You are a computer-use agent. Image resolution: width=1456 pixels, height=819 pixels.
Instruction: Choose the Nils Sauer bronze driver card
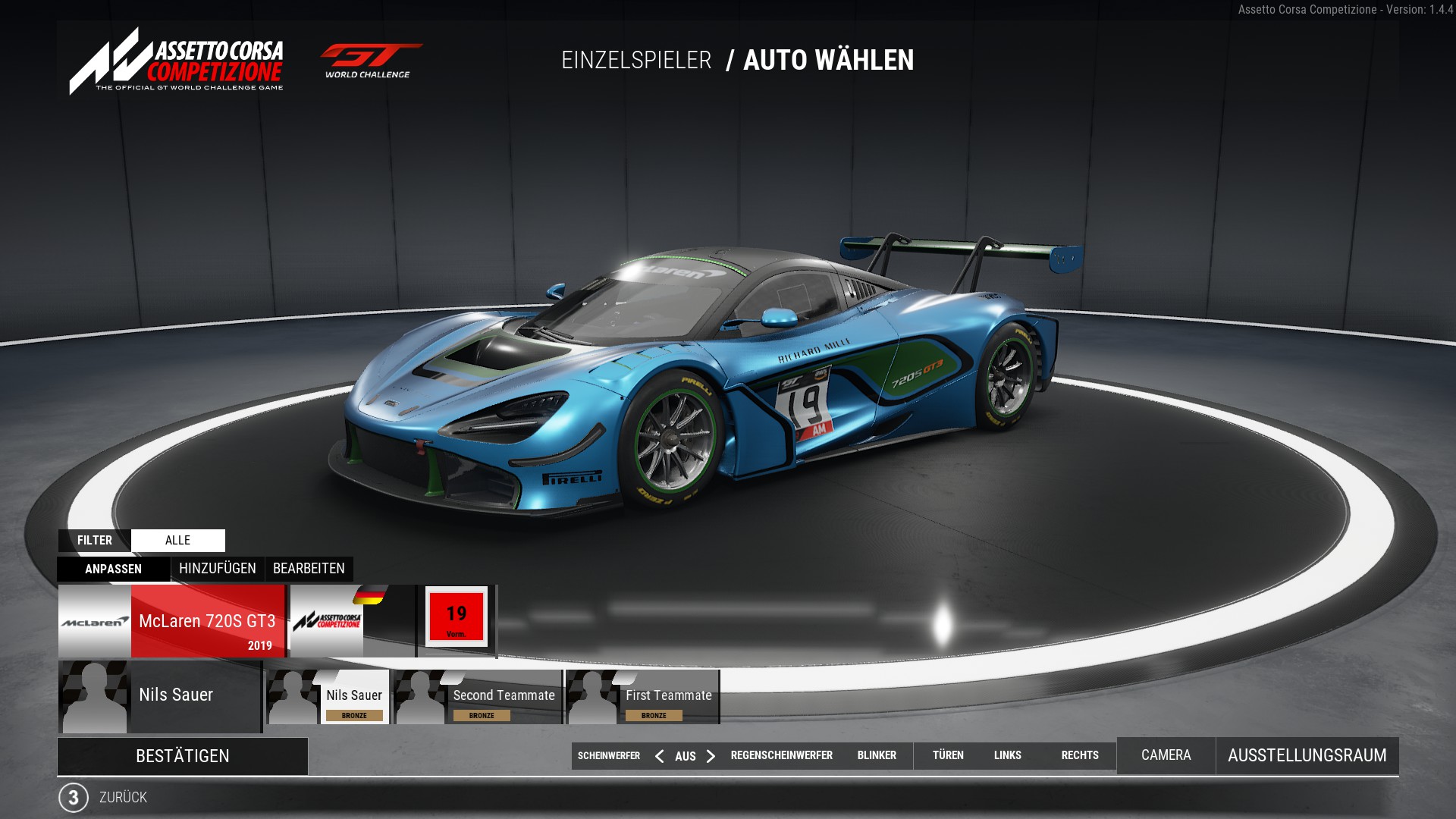pyautogui.click(x=328, y=697)
